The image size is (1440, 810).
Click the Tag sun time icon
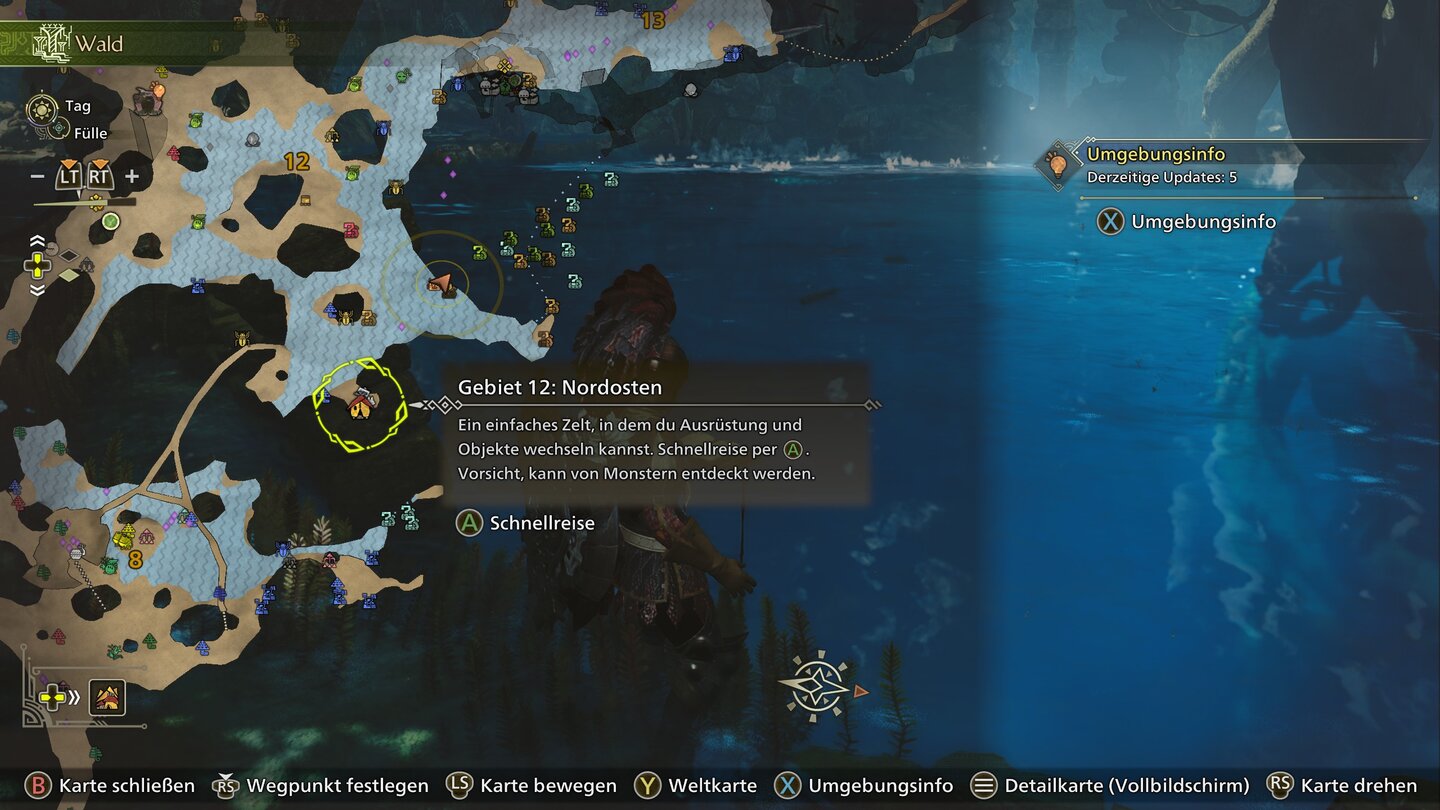point(43,107)
